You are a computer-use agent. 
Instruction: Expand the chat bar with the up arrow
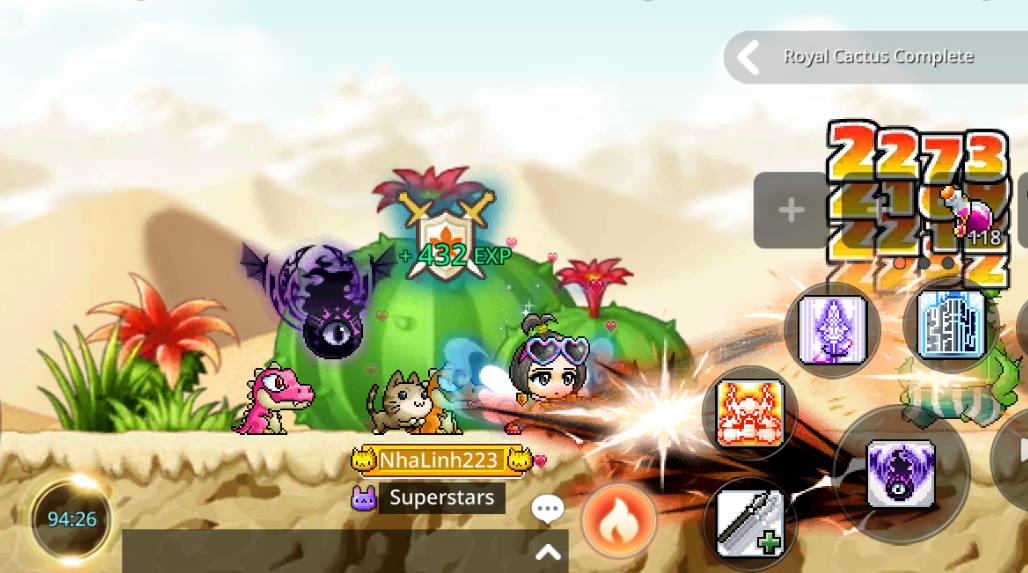(x=547, y=551)
